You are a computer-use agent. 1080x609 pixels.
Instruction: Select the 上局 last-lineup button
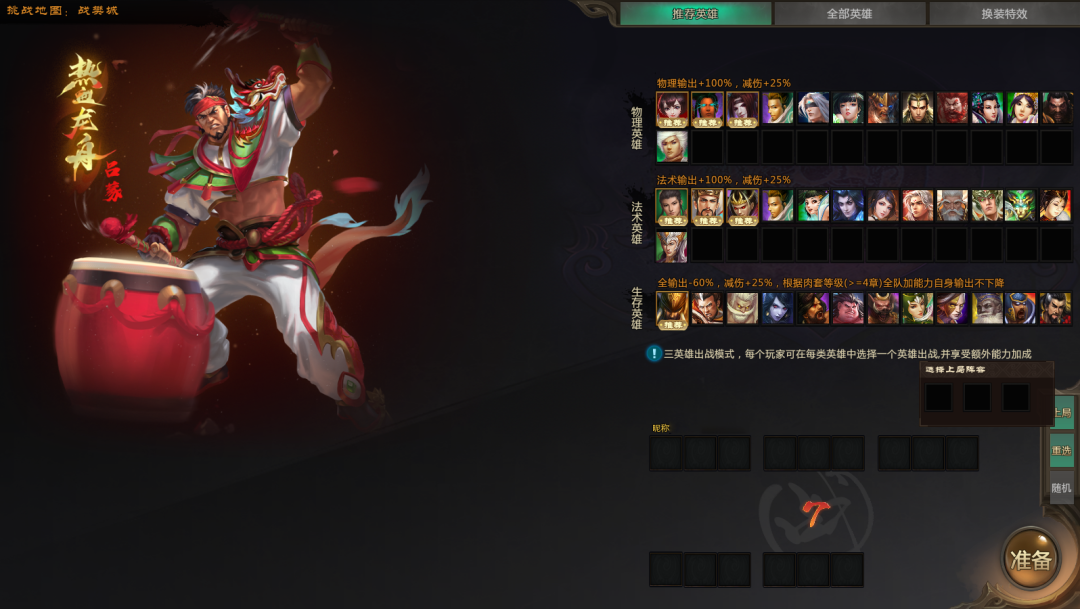[1062, 412]
